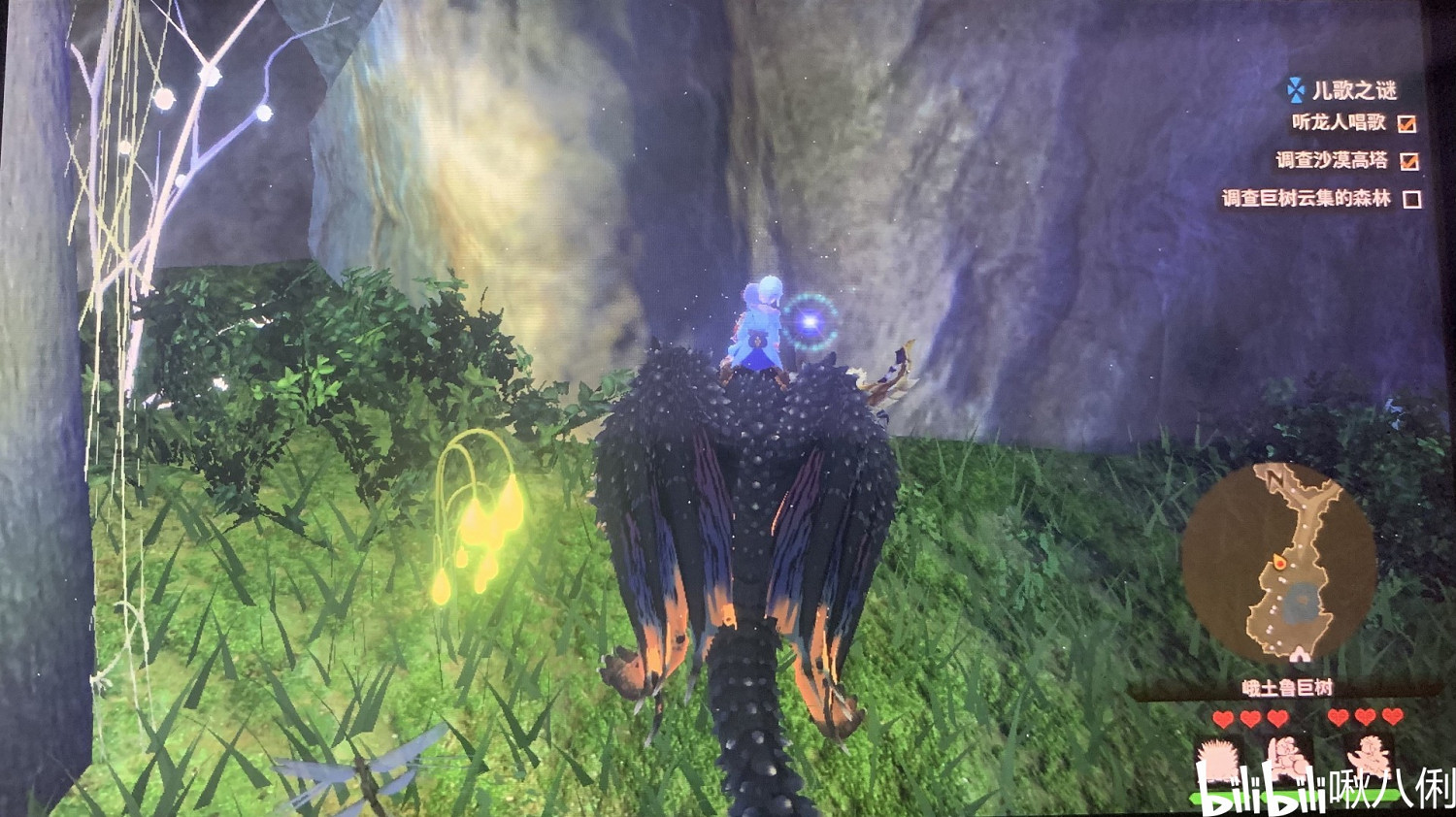Viewport: 1456px width, 817px height.
Task: Click the blue quest marker icon beside 儿歌之谜
Action: click(1293, 90)
